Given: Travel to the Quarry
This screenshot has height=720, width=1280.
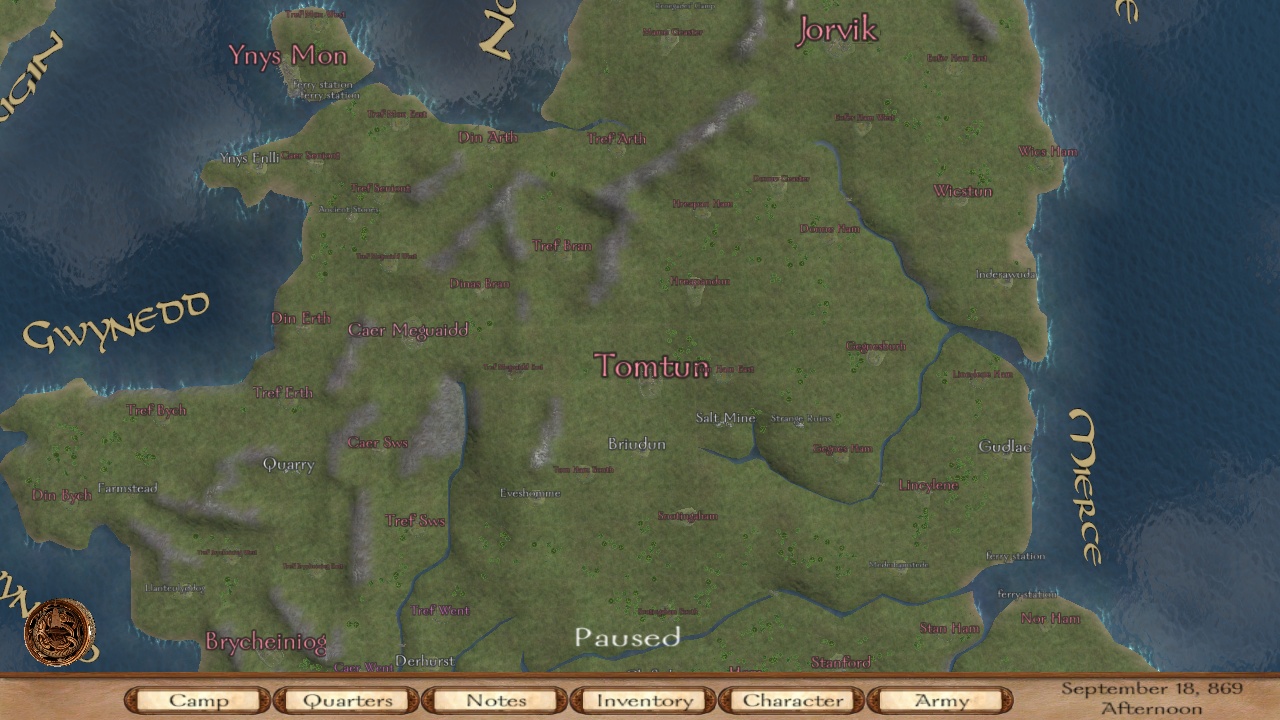Looking at the screenshot, I should 288,465.
